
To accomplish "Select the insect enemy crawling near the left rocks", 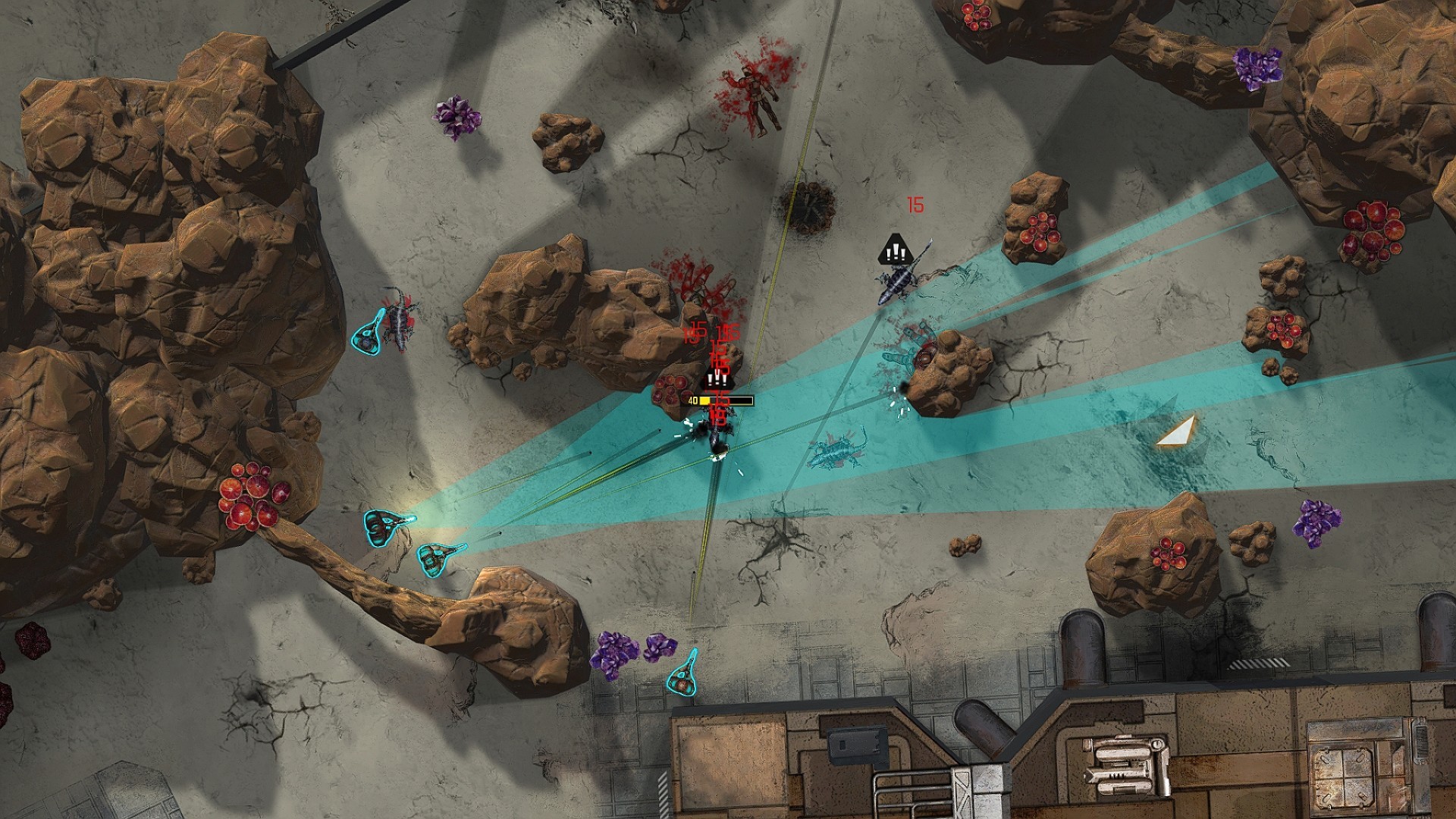I will [x=398, y=318].
